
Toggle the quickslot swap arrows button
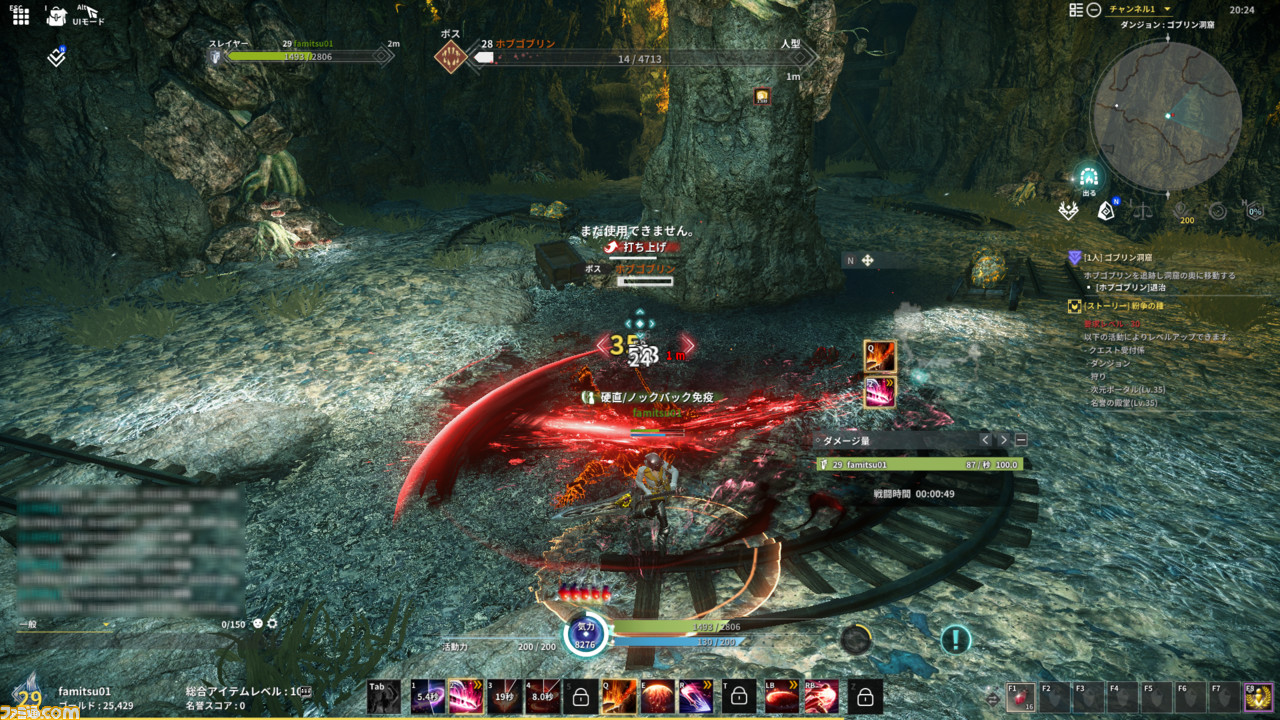(991, 698)
